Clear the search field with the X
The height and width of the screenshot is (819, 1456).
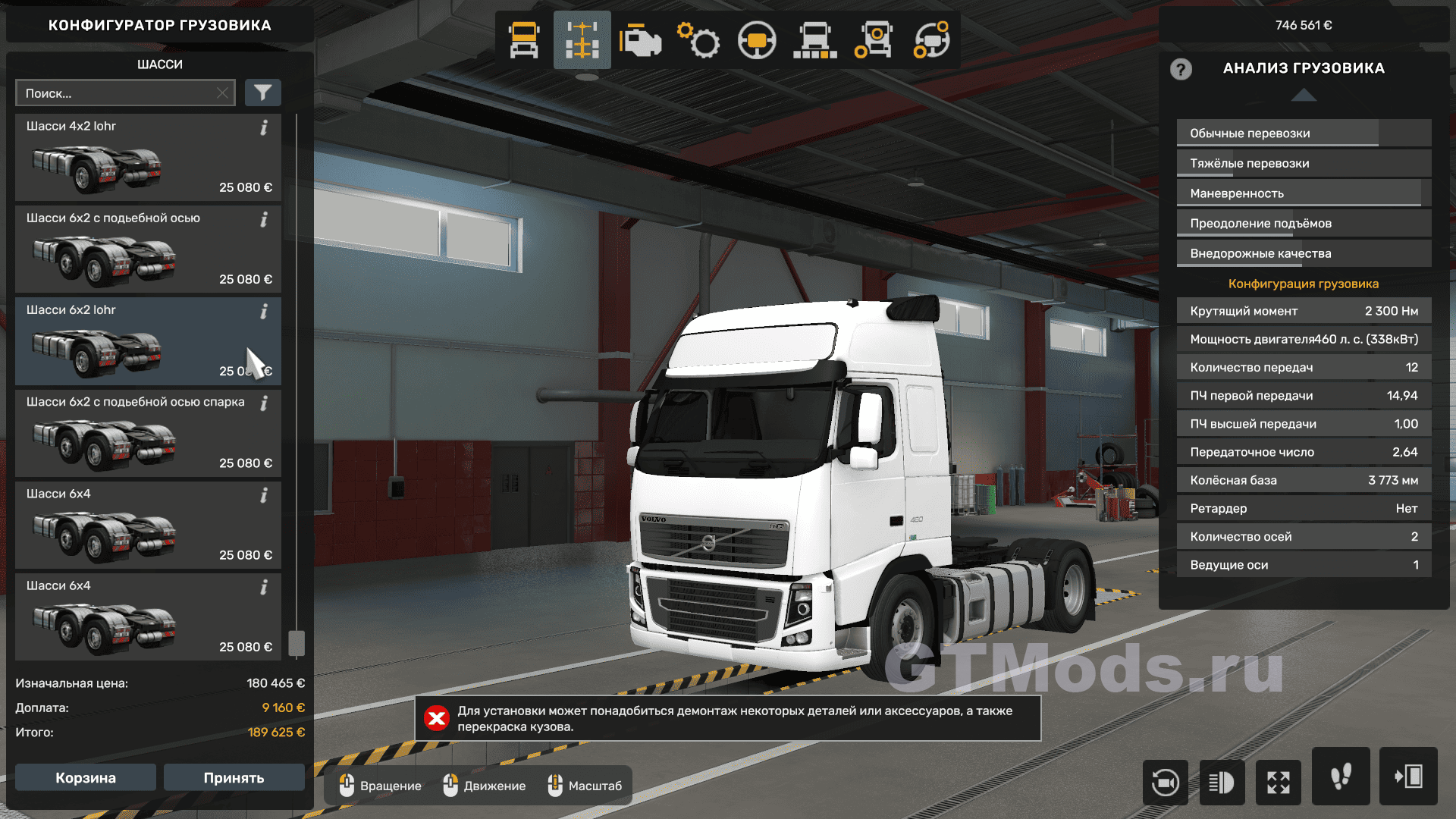222,93
